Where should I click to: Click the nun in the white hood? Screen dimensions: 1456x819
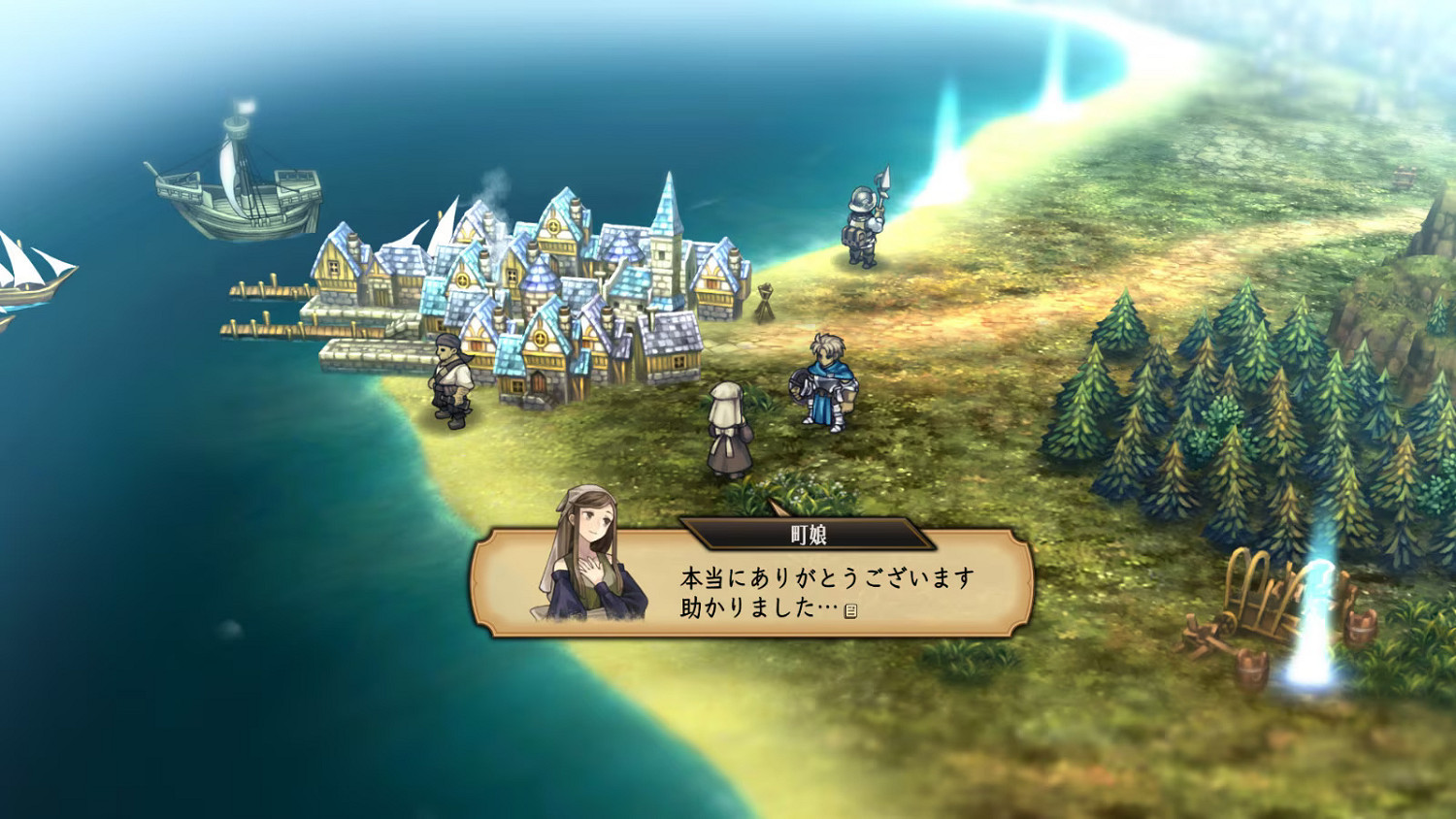[x=728, y=427]
